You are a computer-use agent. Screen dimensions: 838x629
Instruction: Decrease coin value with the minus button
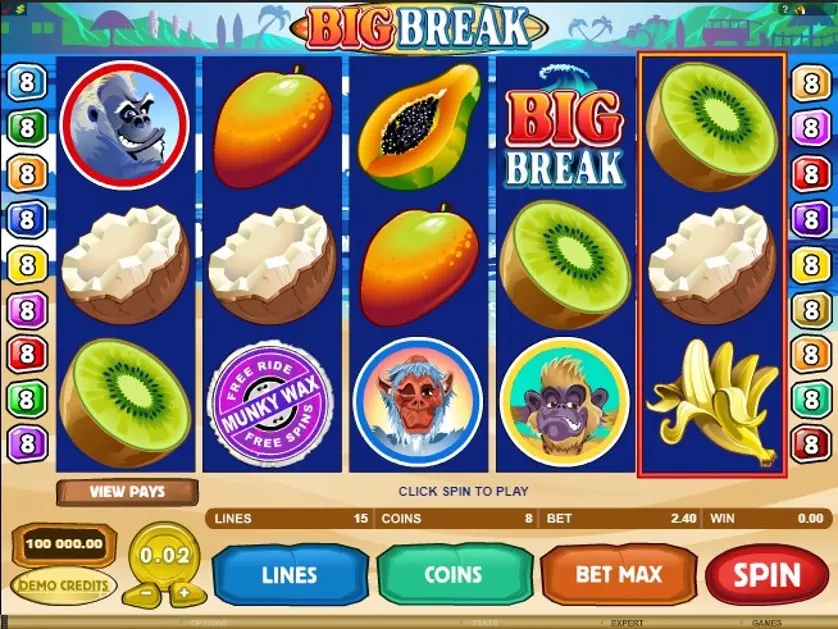pos(146,592)
